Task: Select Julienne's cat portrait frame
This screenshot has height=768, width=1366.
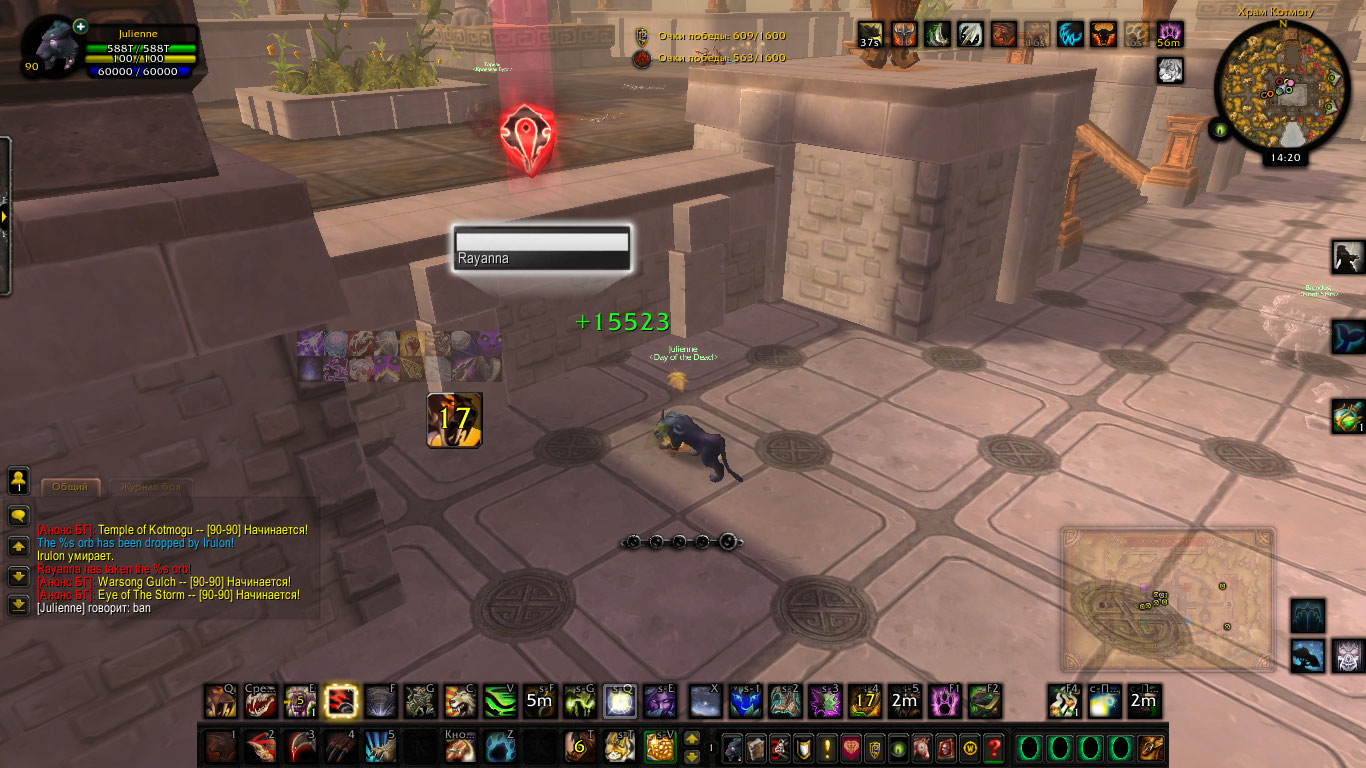Action: click(57, 48)
